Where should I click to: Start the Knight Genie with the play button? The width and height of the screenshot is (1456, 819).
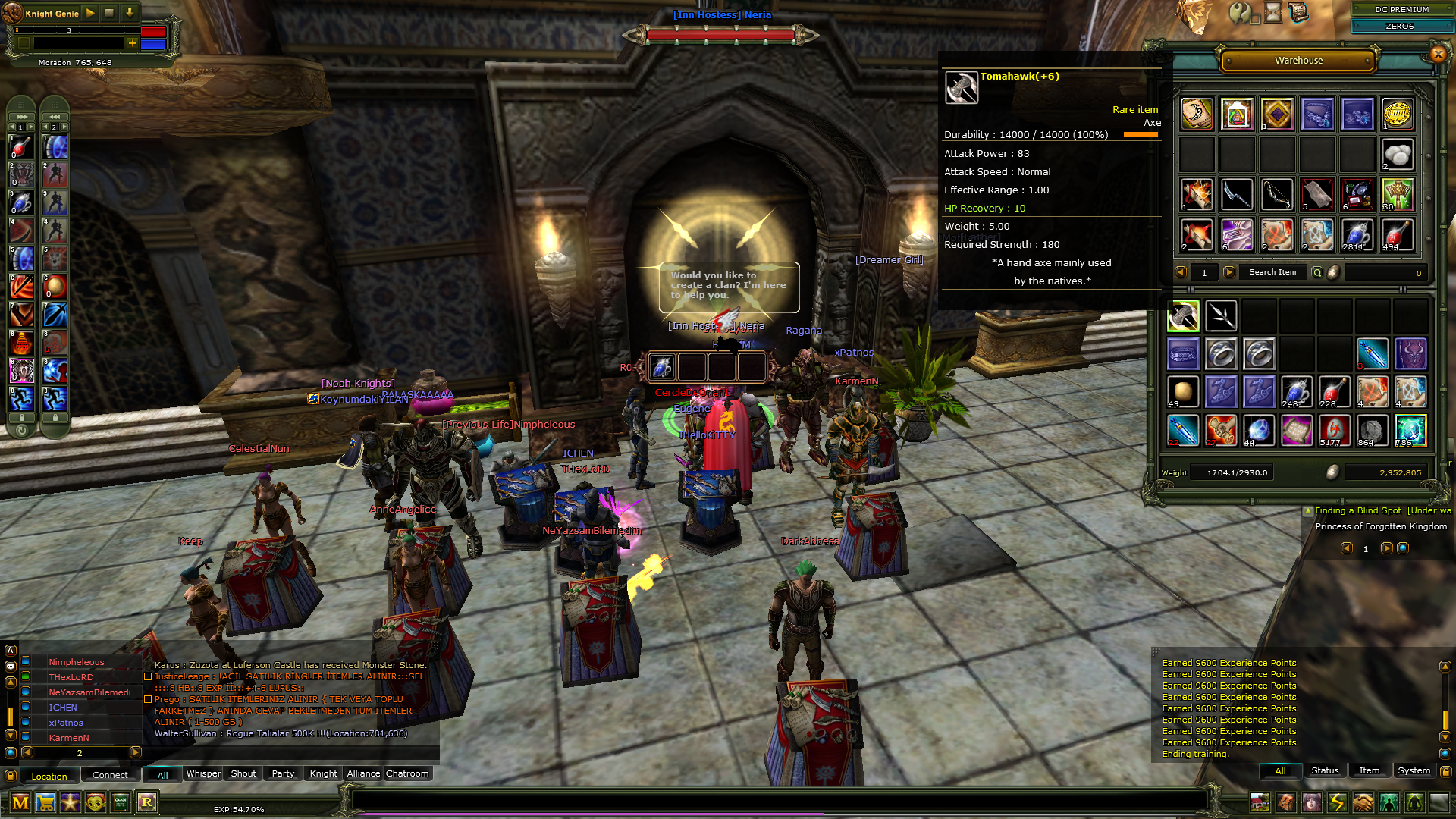tap(89, 12)
